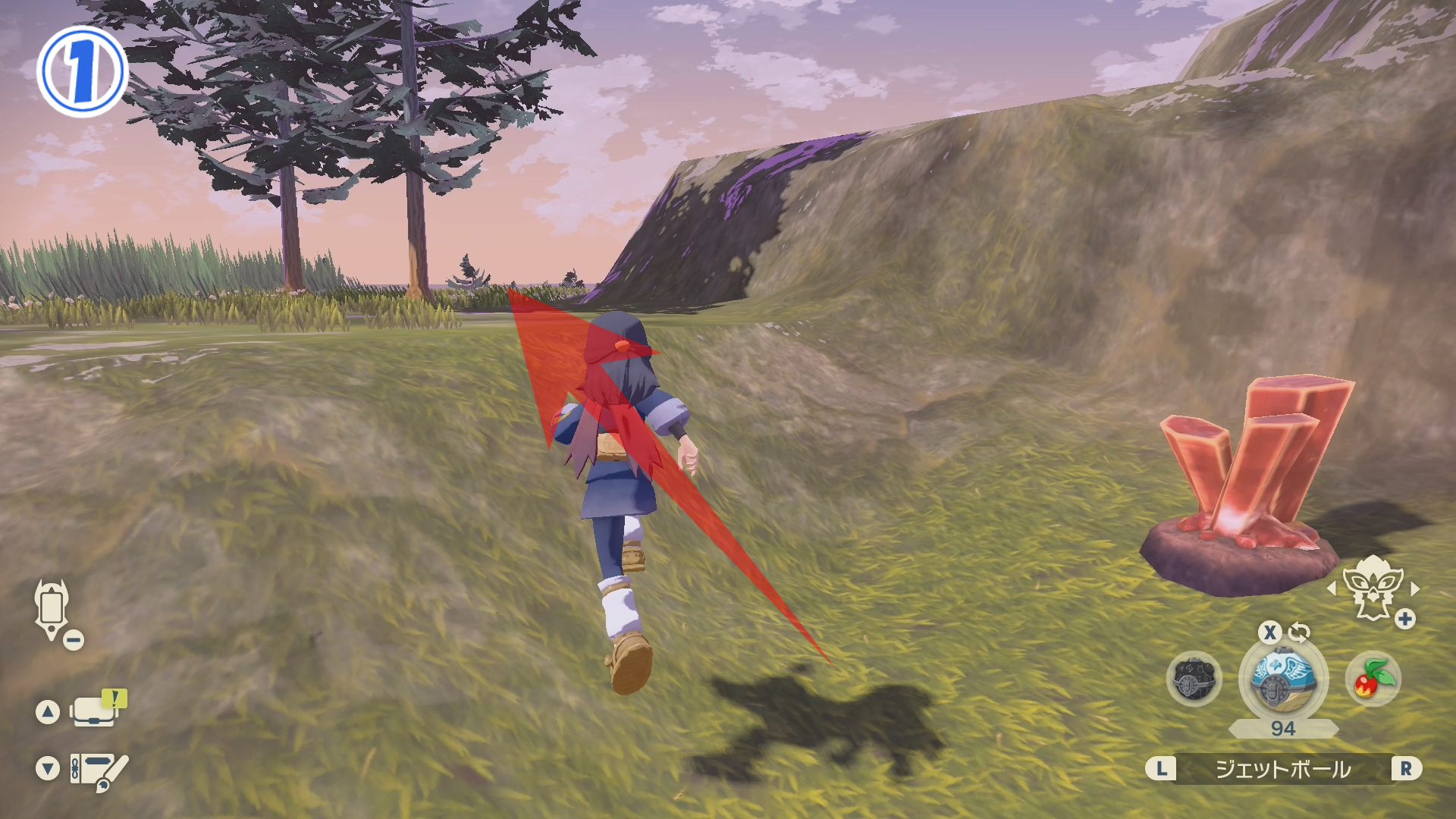
Task: Toggle the item/Pokémon swap arrows icon
Action: point(1299,632)
